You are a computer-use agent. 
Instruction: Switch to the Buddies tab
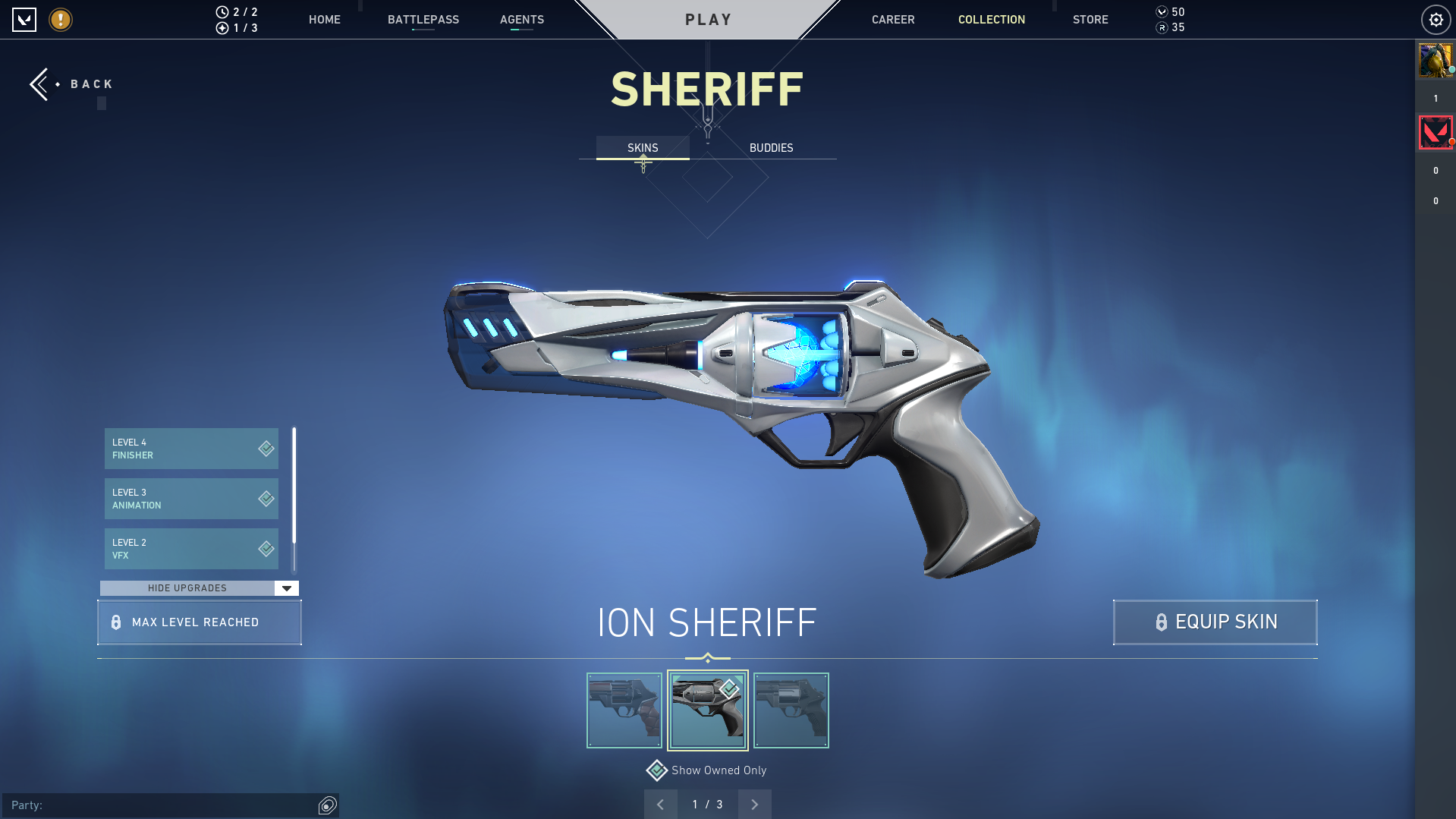pyautogui.click(x=771, y=148)
